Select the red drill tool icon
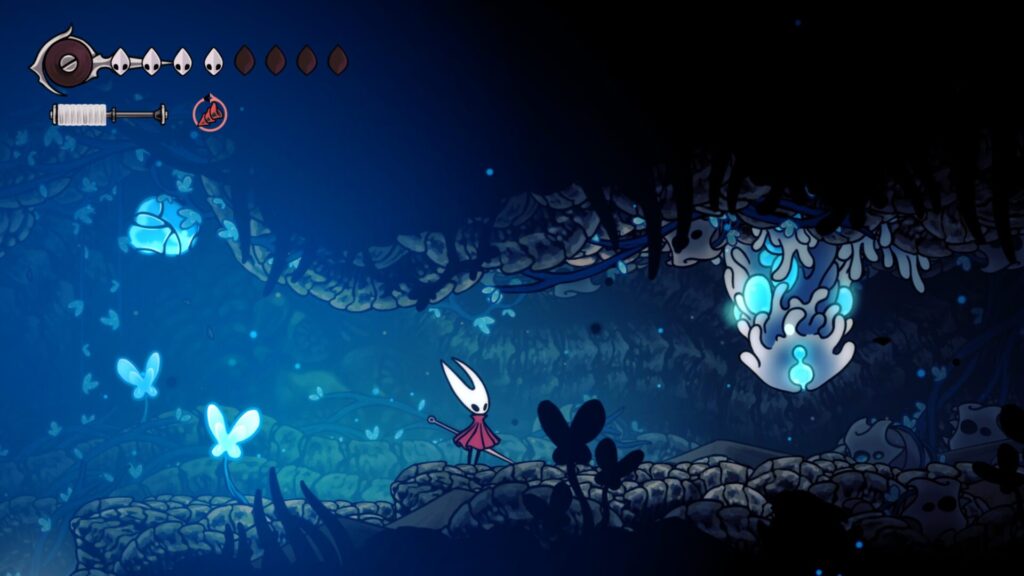The height and width of the screenshot is (576, 1024). (x=210, y=114)
